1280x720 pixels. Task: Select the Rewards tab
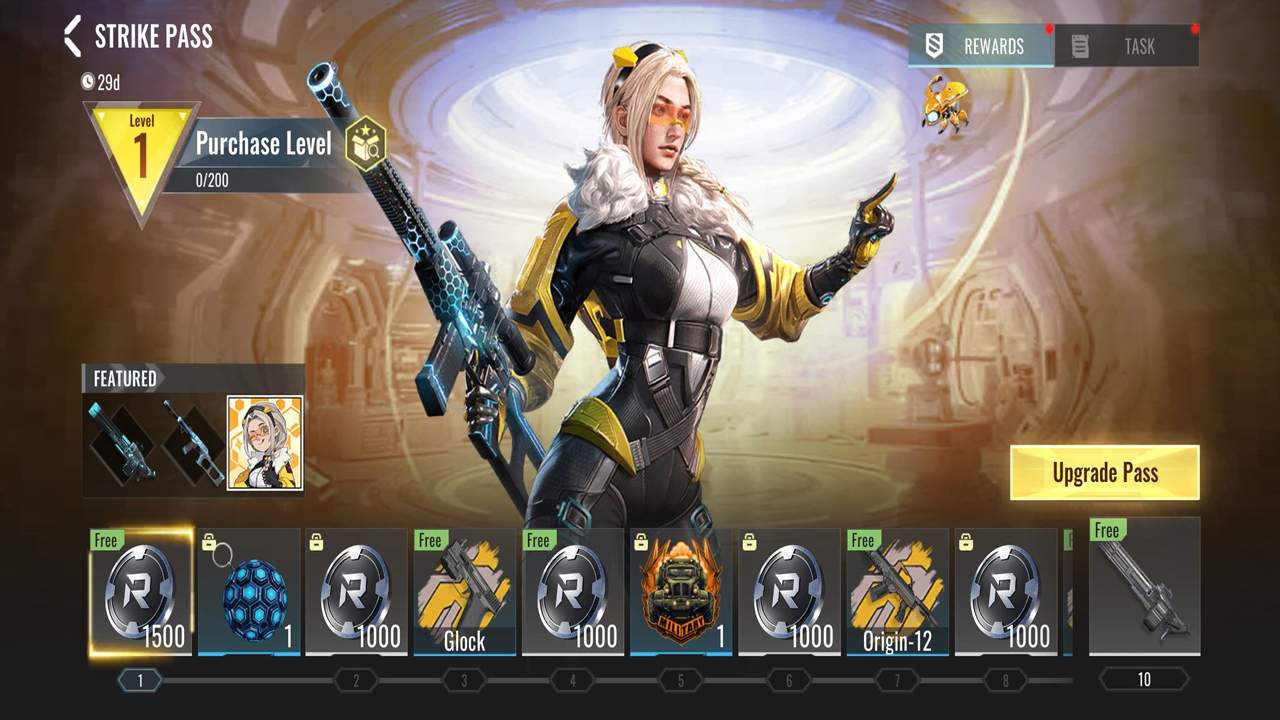(980, 46)
